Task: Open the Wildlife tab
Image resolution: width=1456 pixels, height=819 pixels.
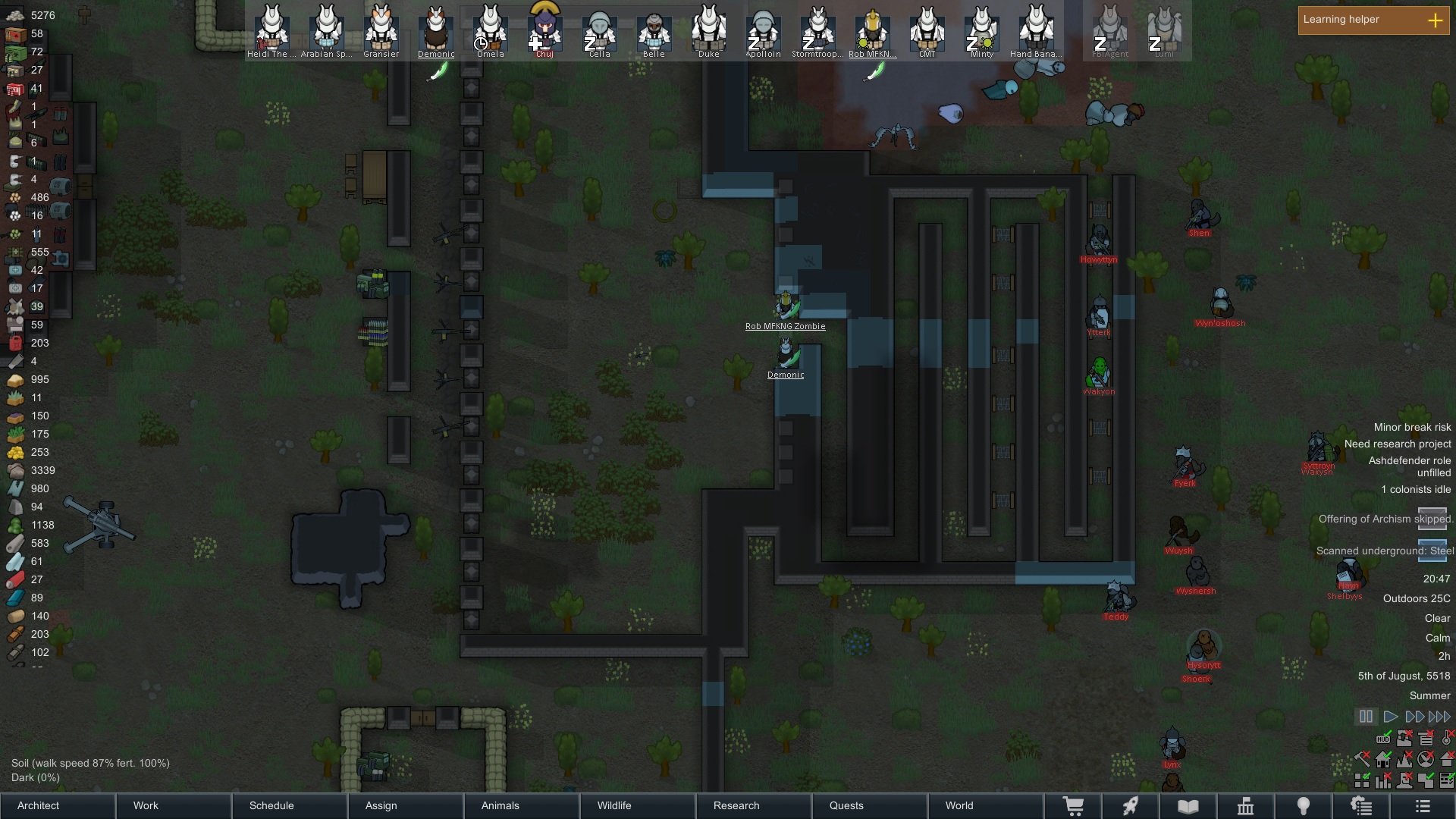Action: [639, 805]
